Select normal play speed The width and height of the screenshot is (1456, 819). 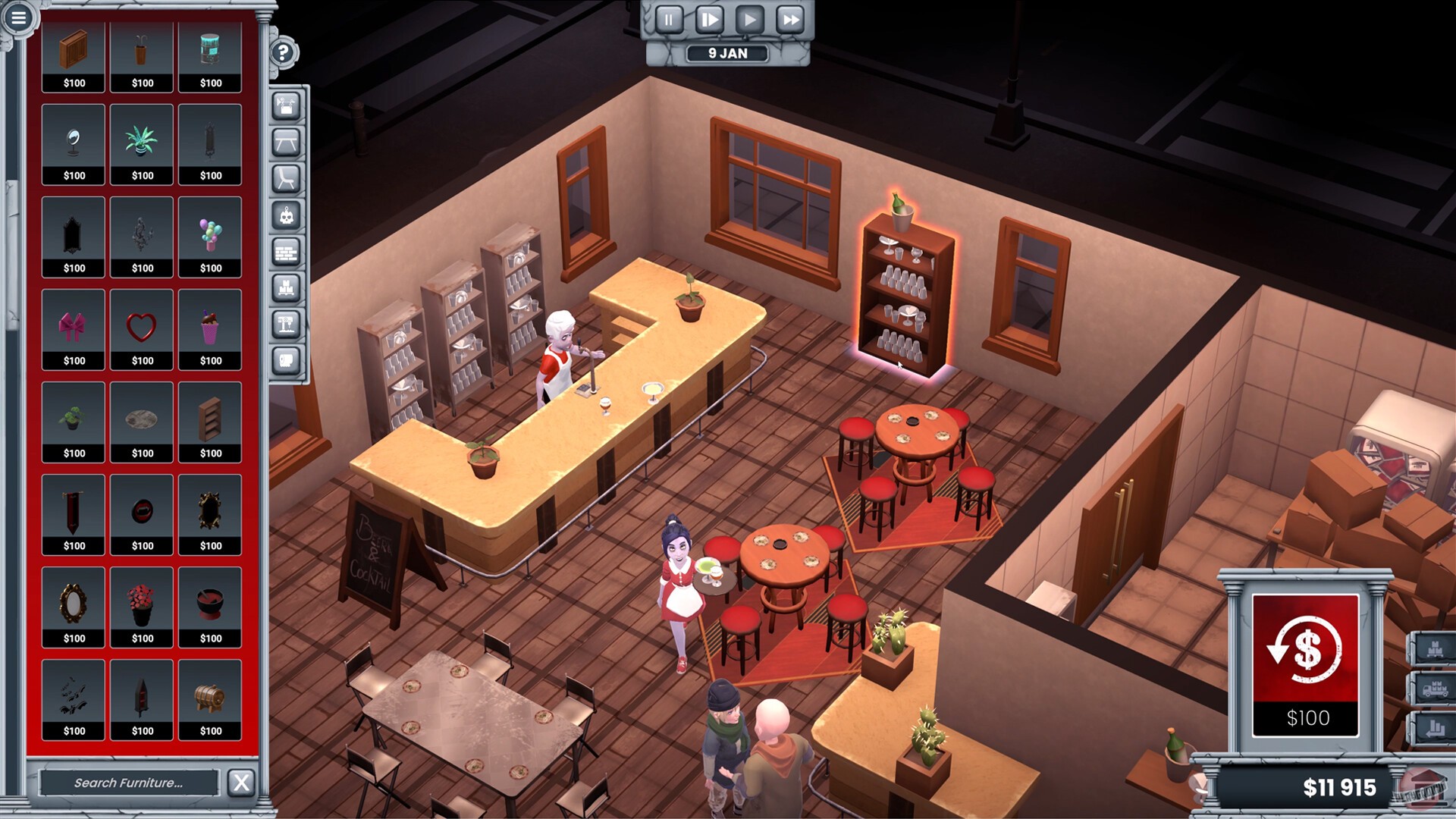748,20
